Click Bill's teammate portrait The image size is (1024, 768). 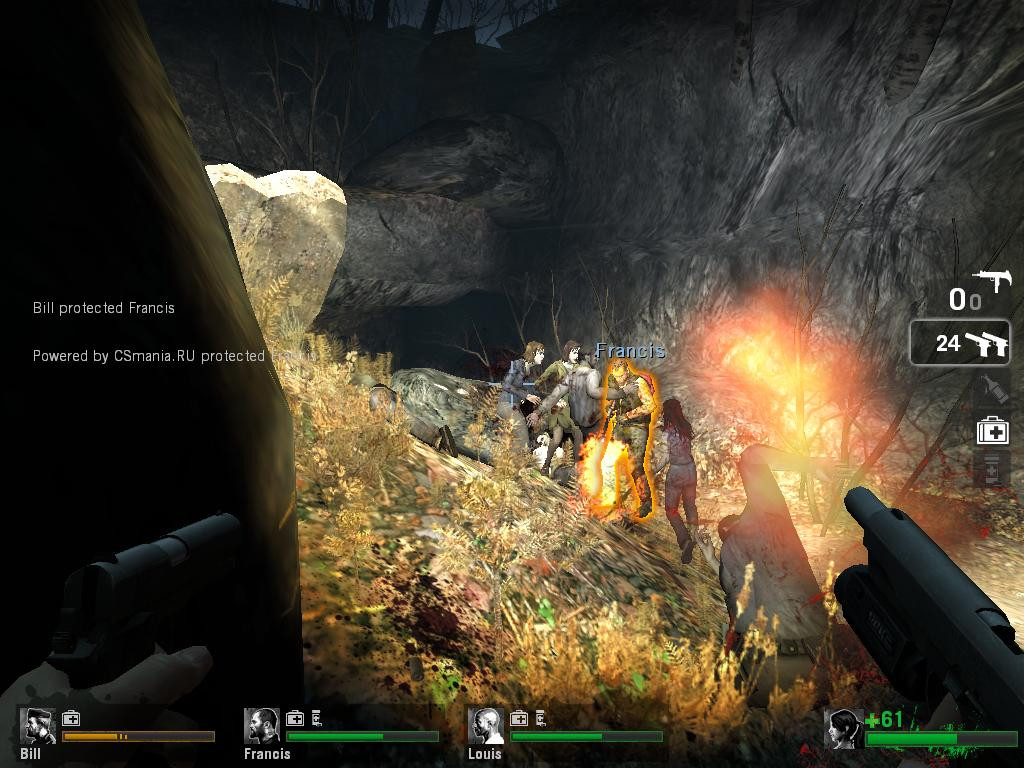coord(39,725)
